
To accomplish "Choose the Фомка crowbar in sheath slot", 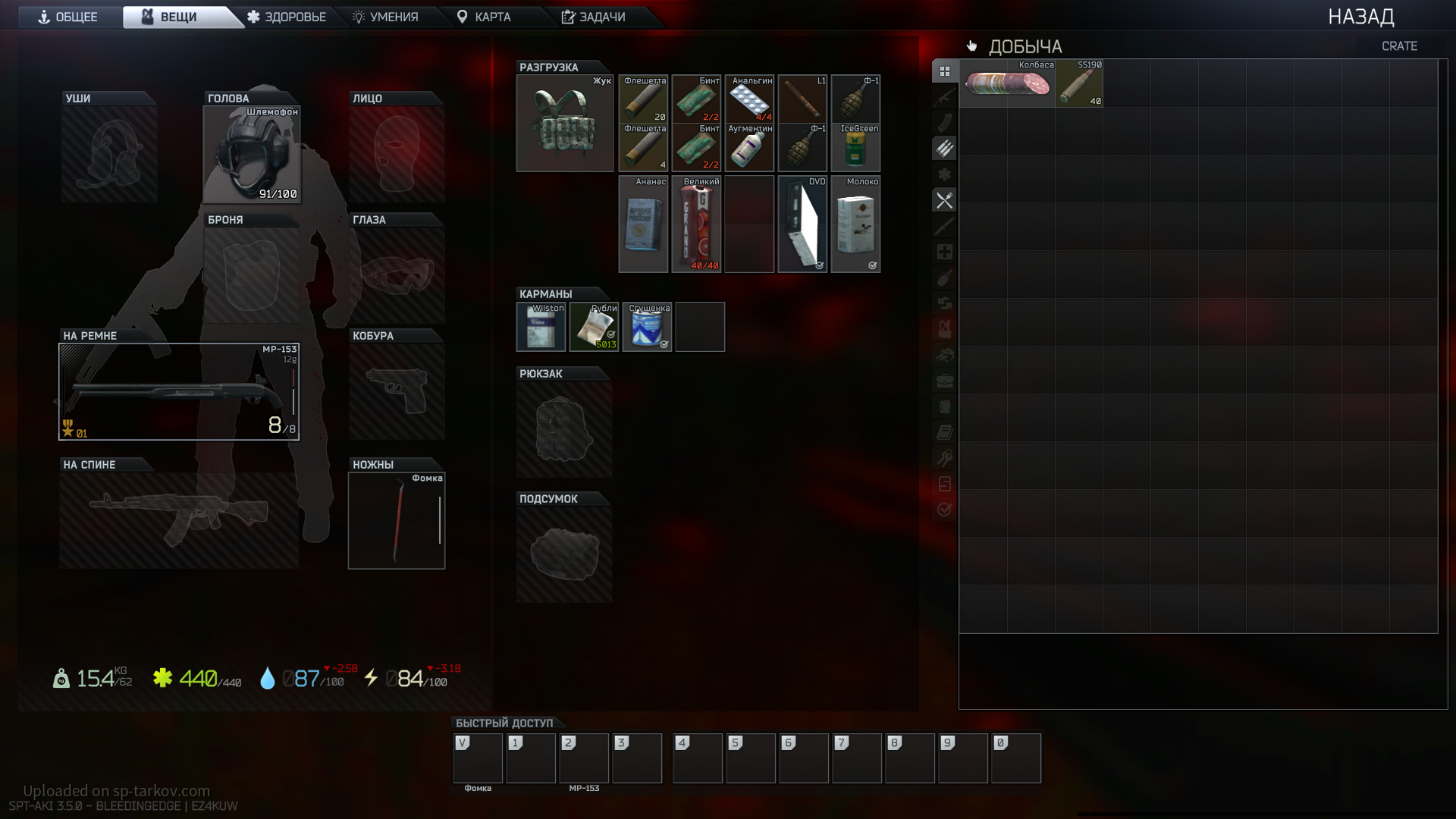I will (397, 521).
